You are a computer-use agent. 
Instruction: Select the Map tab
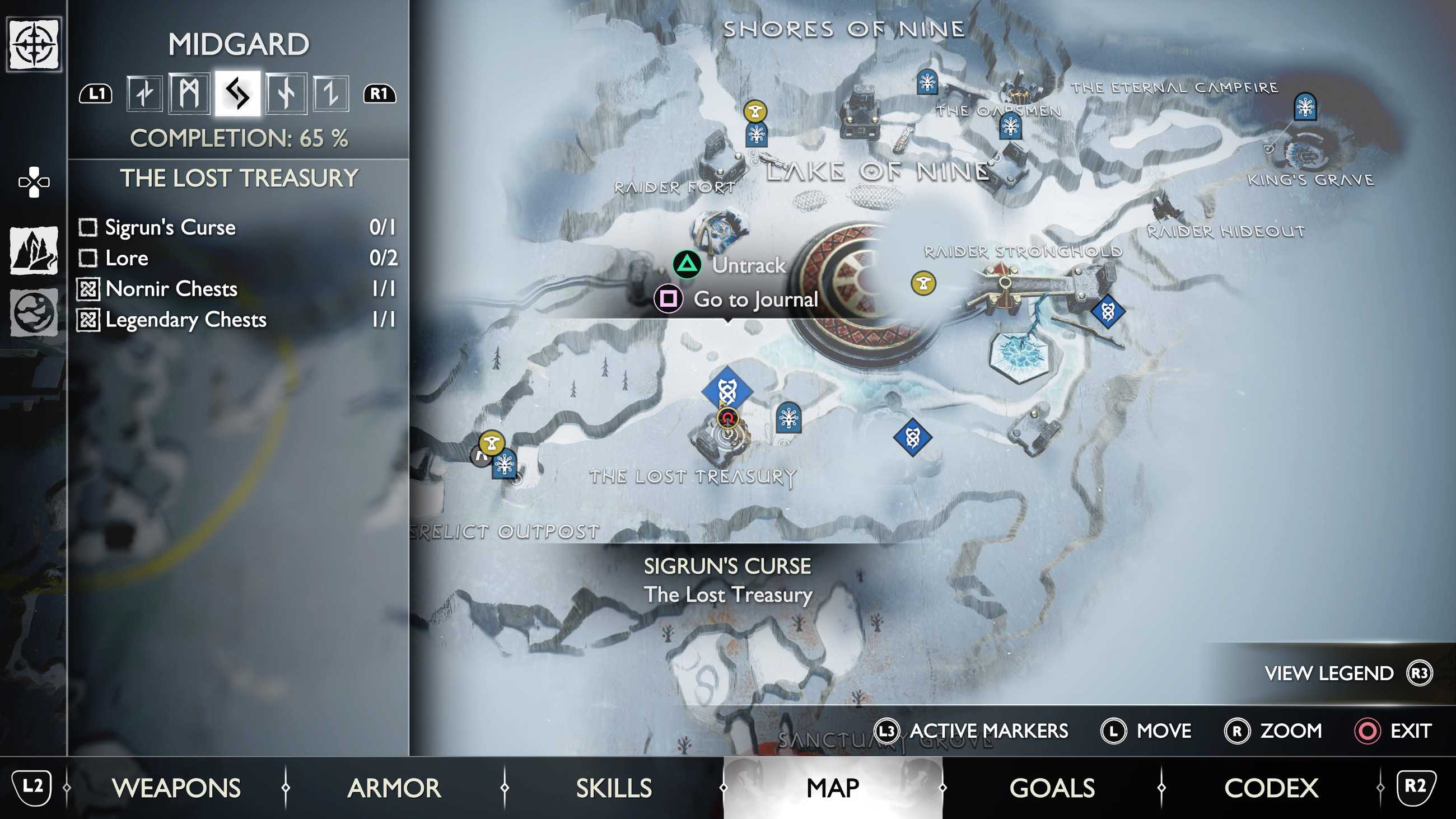click(x=833, y=788)
